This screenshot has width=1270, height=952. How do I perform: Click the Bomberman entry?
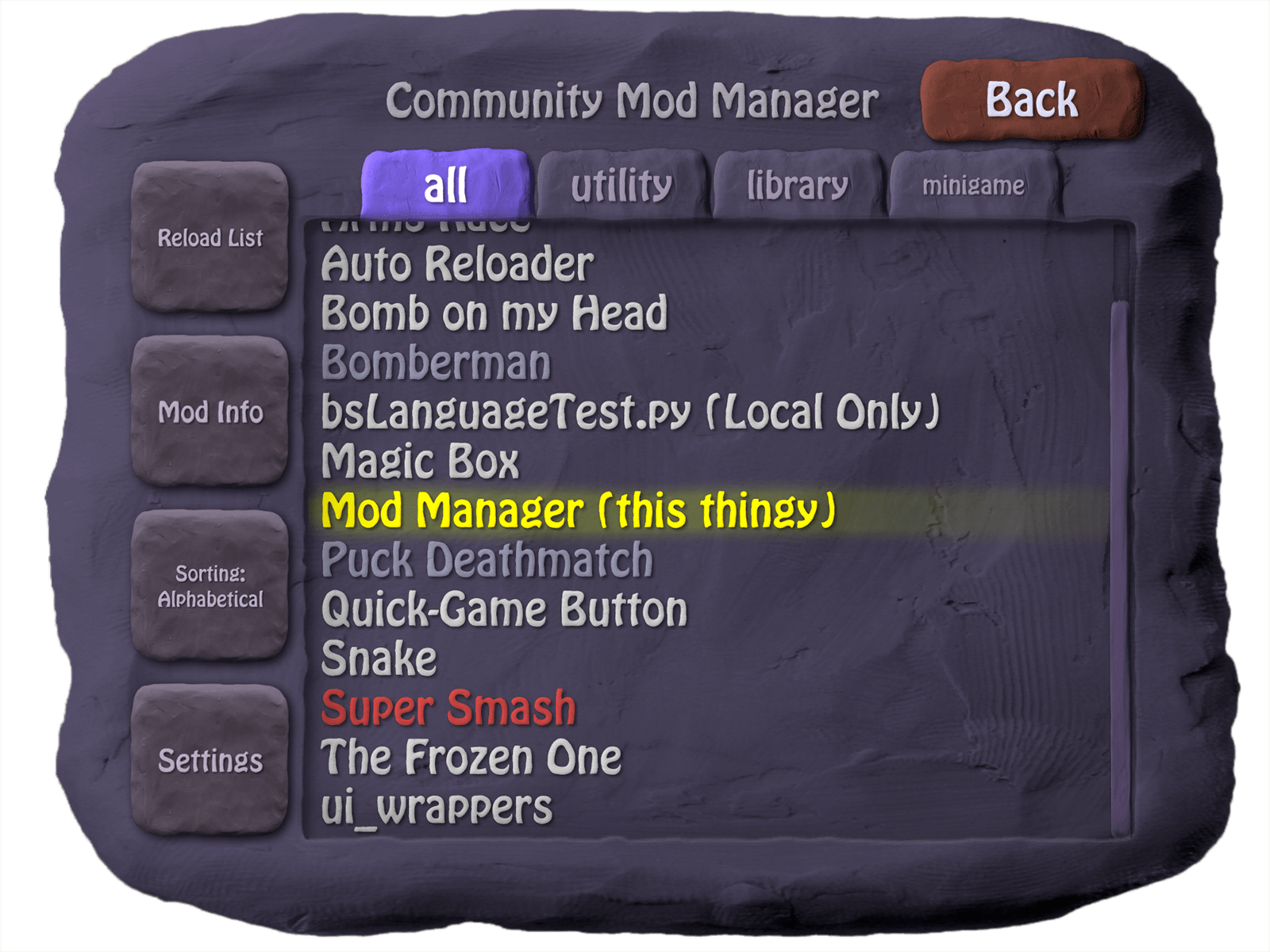(x=439, y=362)
